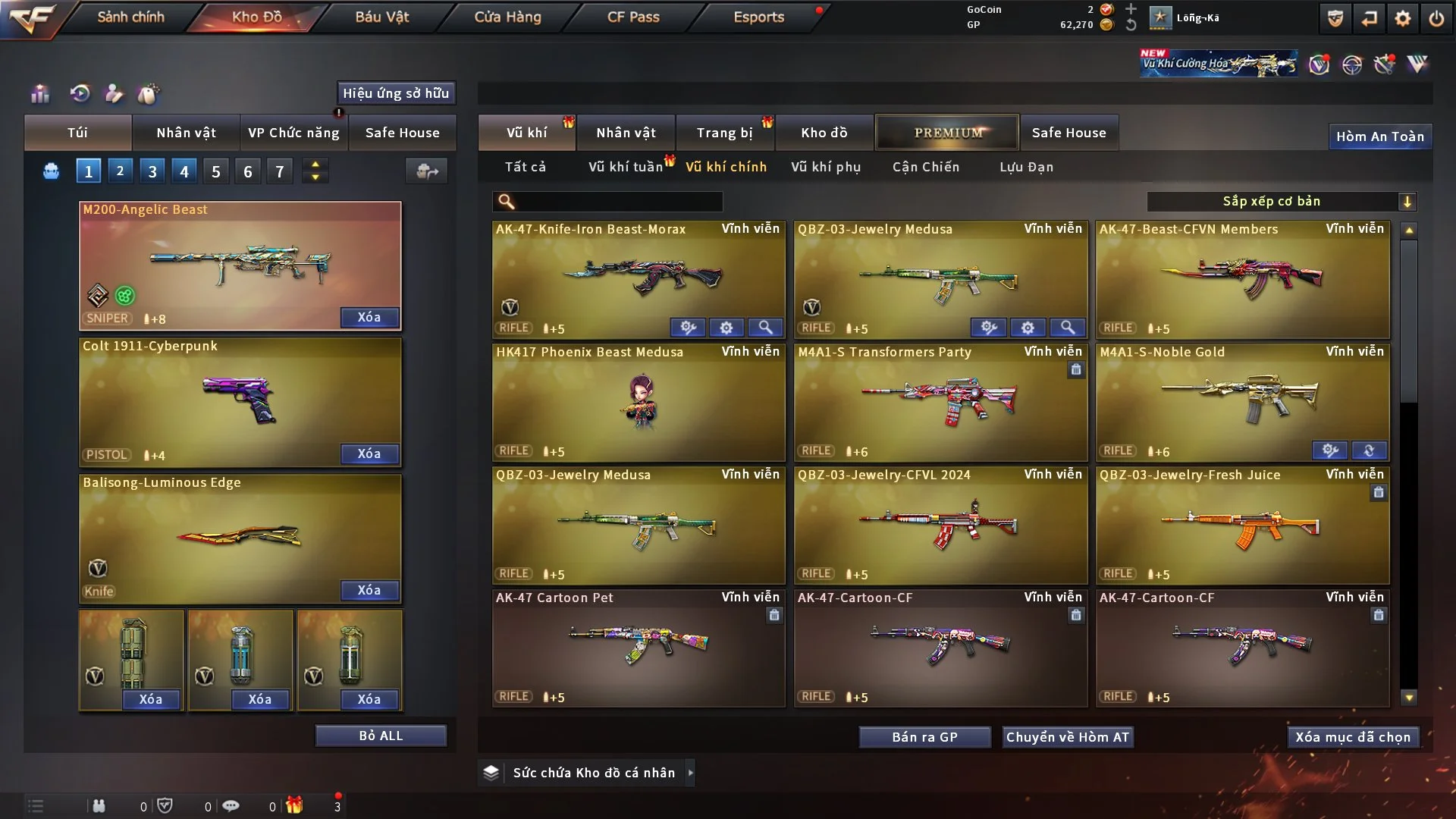Sell selected item with Bán ra GP
The width and height of the screenshot is (1456, 819).
click(924, 737)
